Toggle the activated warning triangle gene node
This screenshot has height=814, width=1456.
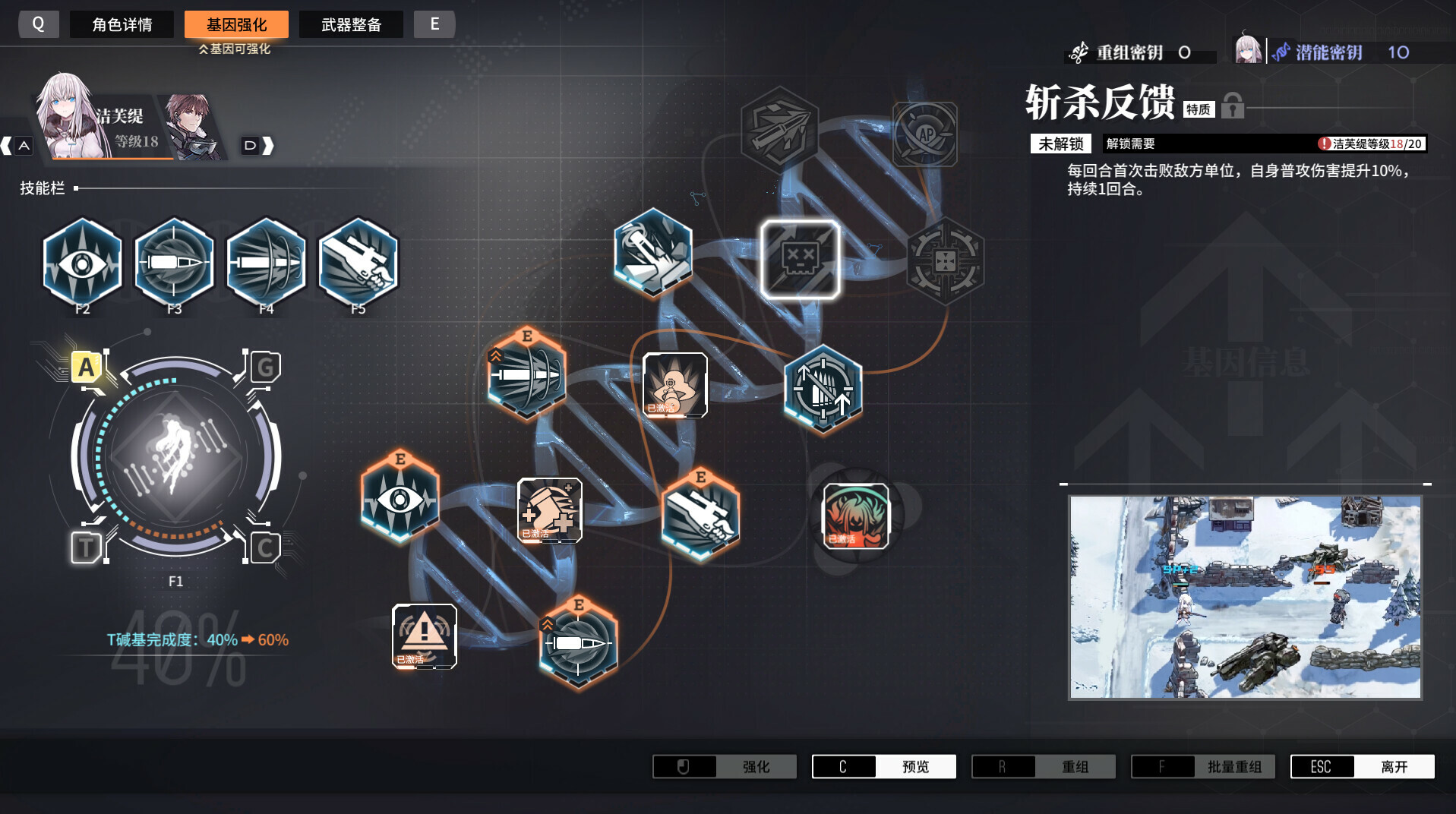coord(424,634)
